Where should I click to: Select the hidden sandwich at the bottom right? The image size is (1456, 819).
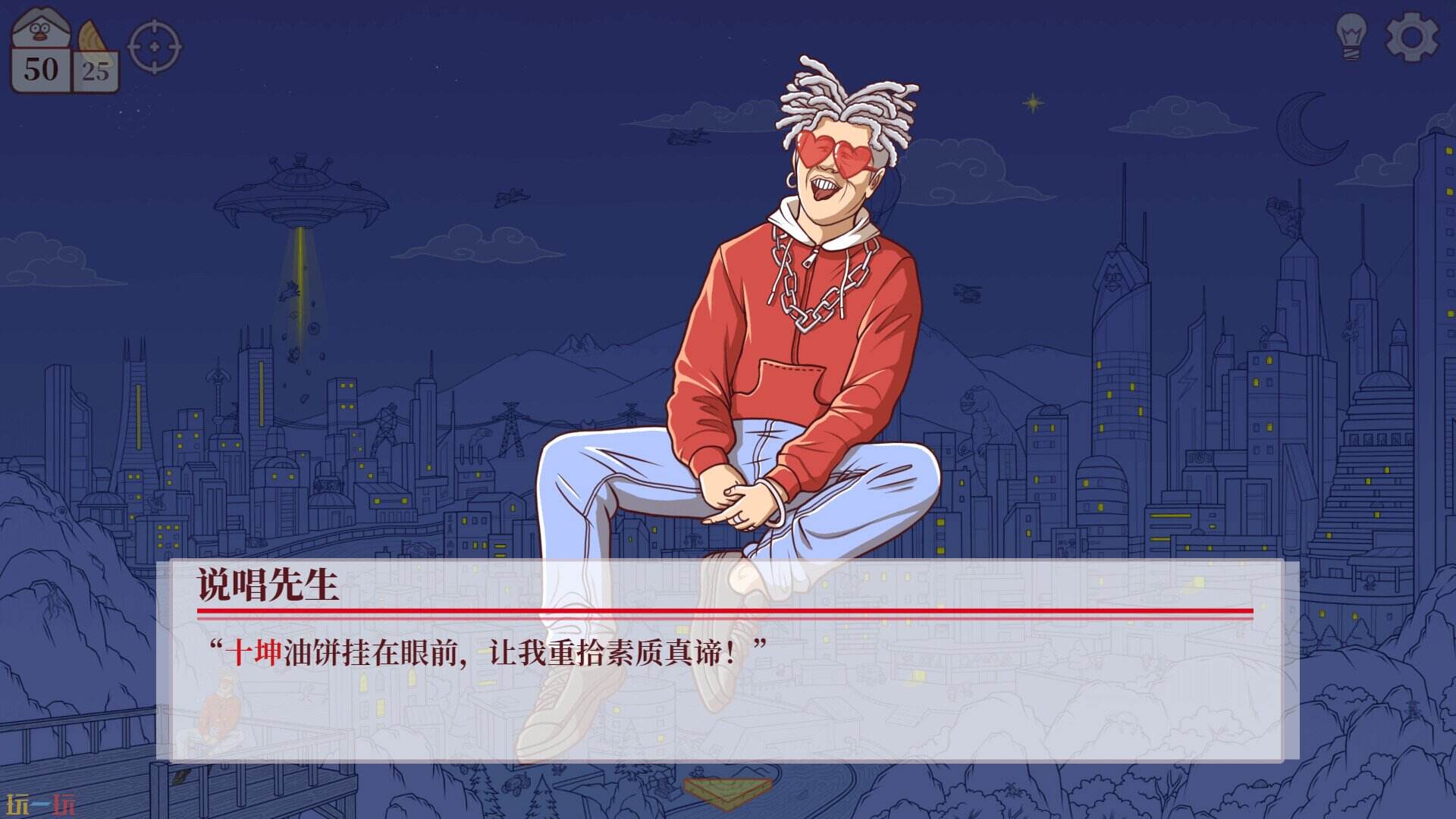click(726, 790)
